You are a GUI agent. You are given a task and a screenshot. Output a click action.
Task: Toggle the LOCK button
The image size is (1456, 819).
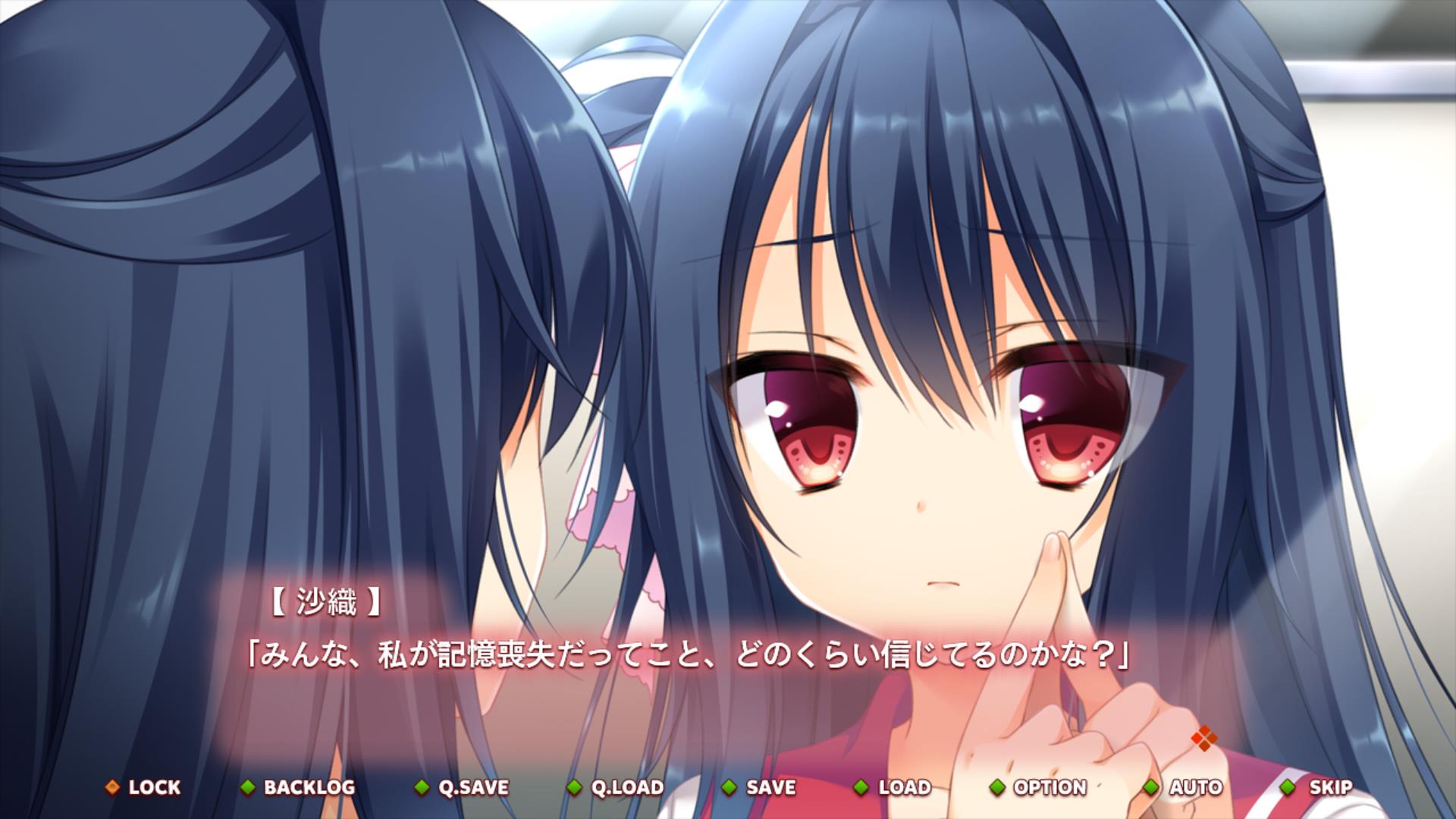(144, 787)
